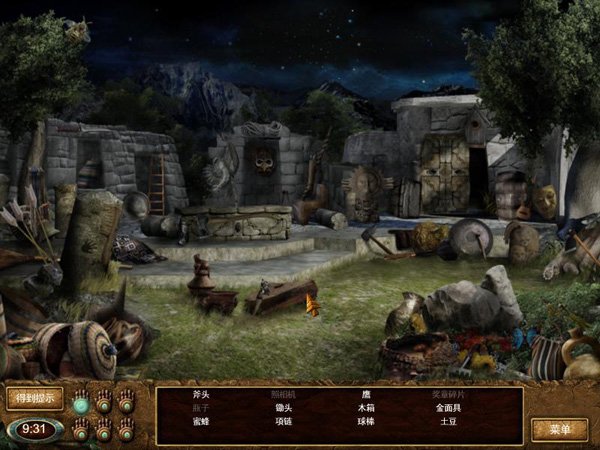Viewport: 600px width, 450px height.
Task: Select 斧头 in the item list
Action: click(x=202, y=395)
